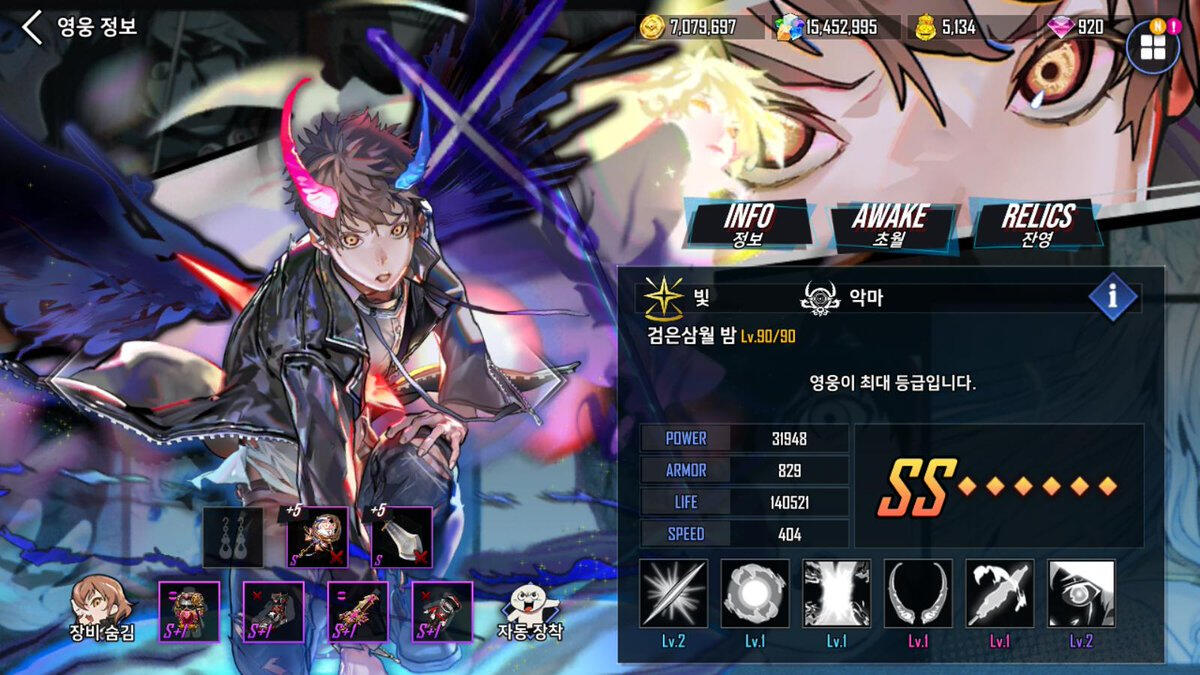Open the grid menu in the corner
The image size is (1200, 675).
1153,48
